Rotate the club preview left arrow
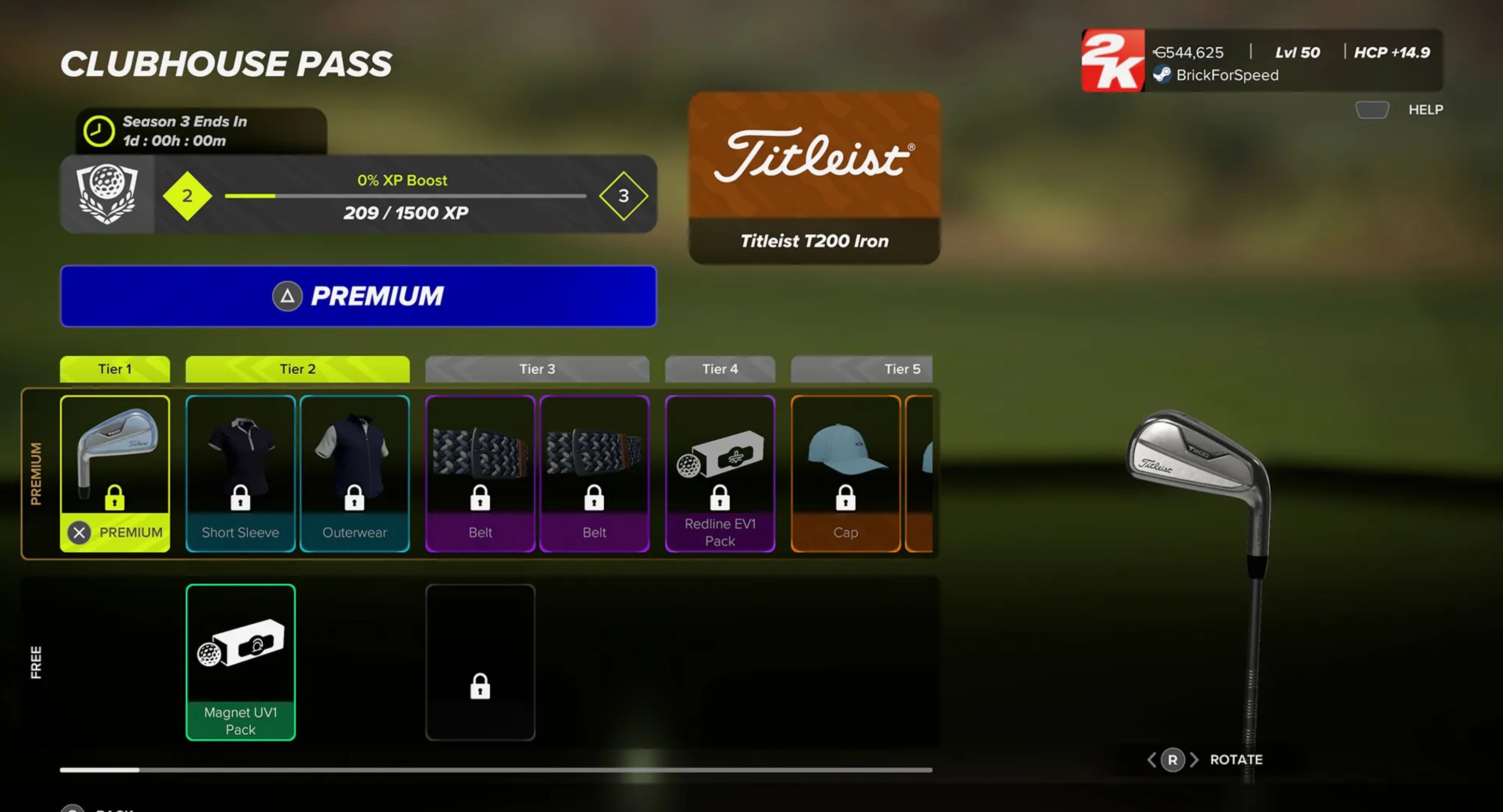This screenshot has height=812, width=1503. click(x=1152, y=759)
